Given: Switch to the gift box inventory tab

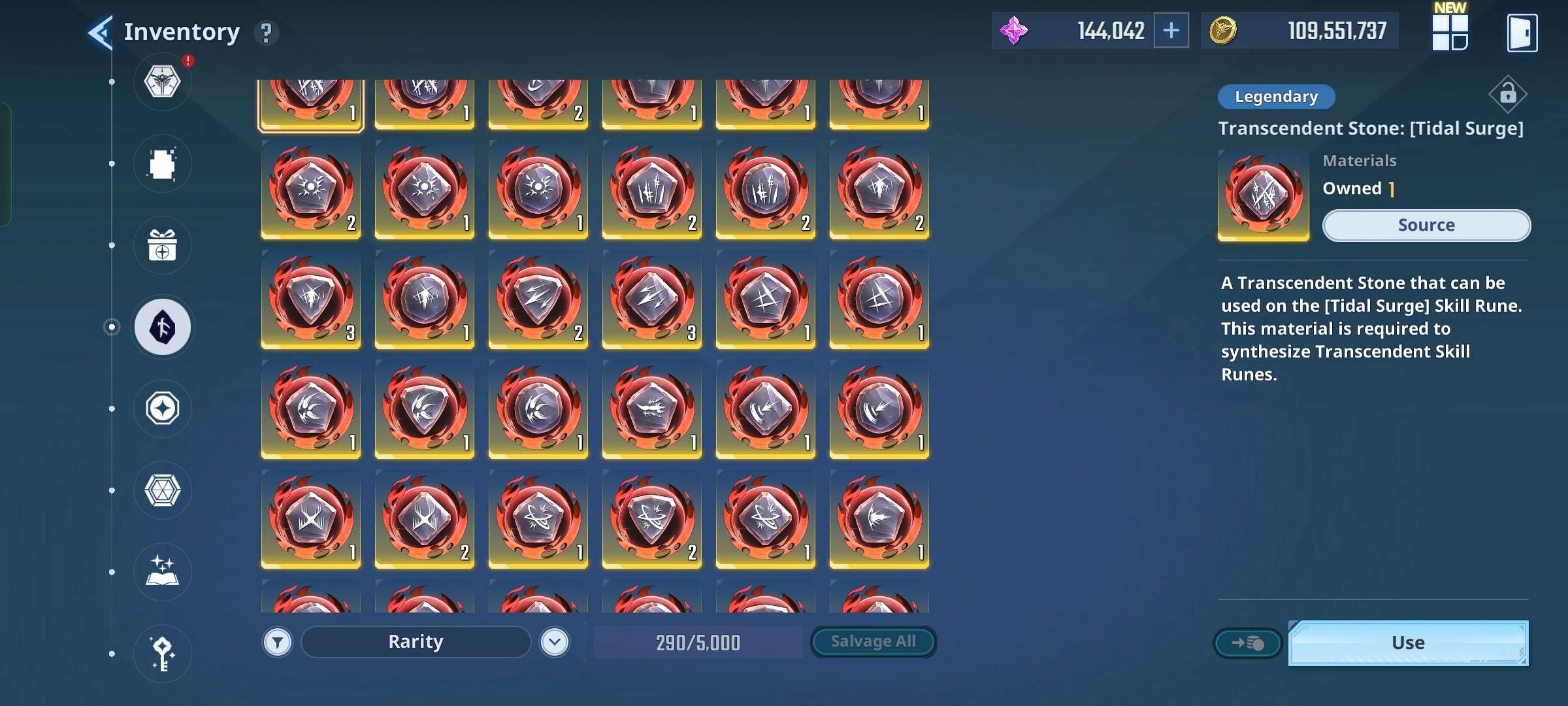Looking at the screenshot, I should pyautogui.click(x=162, y=246).
